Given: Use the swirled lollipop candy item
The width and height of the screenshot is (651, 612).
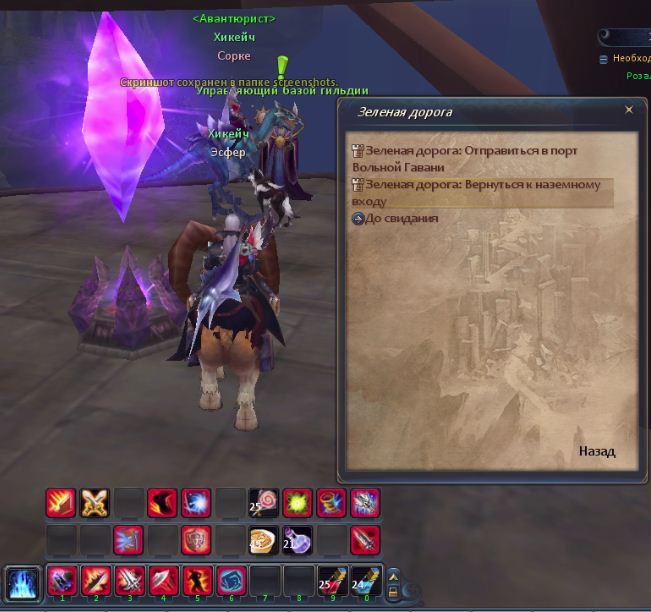Looking at the screenshot, I should [264, 502].
